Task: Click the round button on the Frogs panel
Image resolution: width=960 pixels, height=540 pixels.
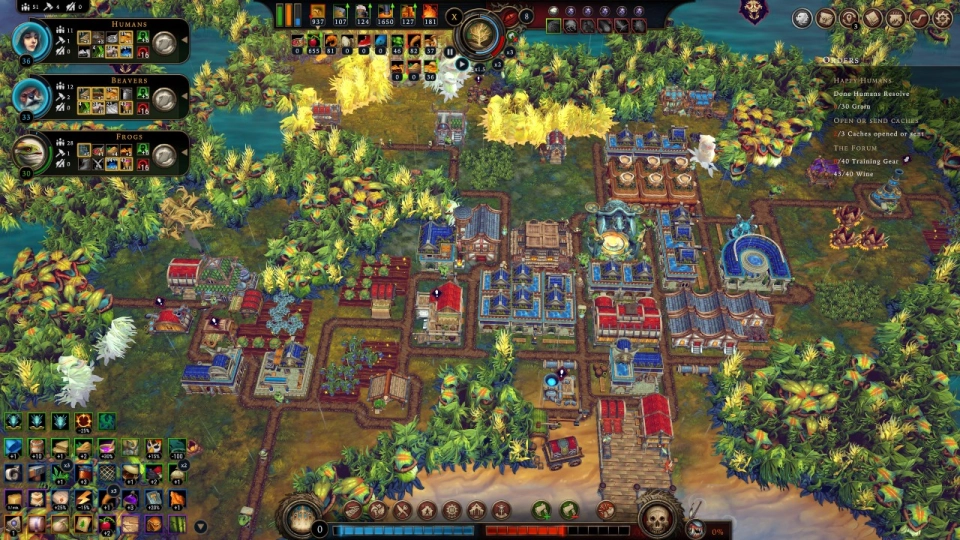Action: [x=165, y=155]
